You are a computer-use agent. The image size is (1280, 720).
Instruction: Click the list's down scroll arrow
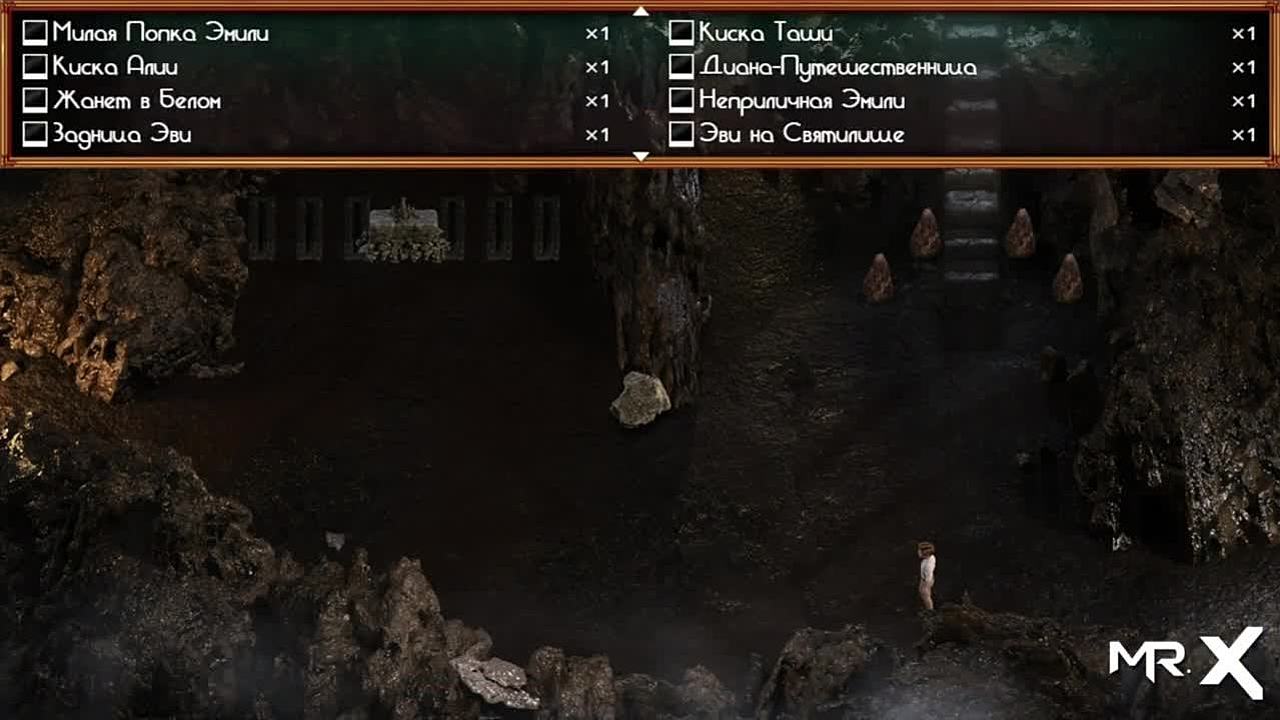click(x=641, y=156)
